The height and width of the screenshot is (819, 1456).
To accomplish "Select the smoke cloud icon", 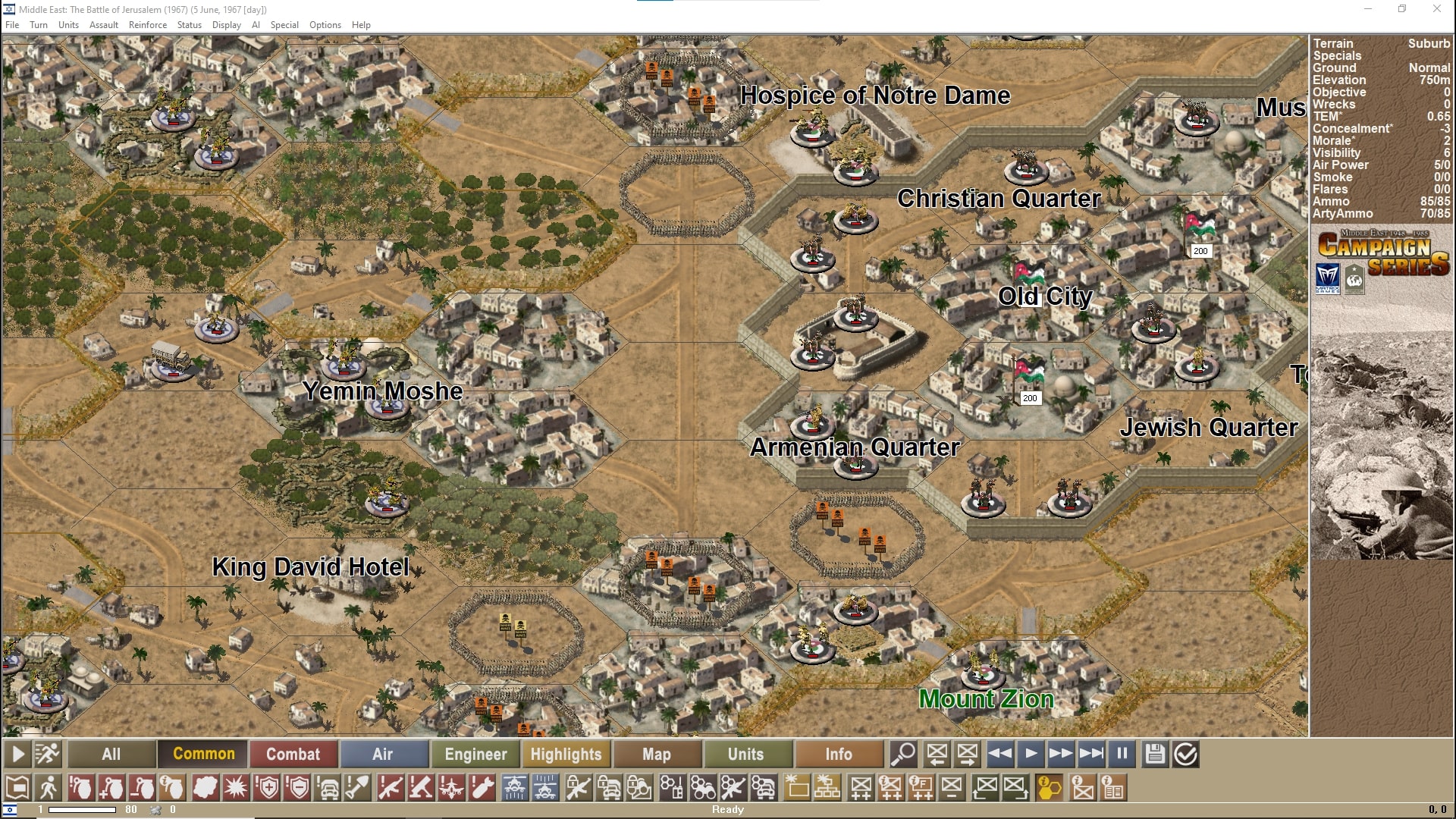I will (x=205, y=788).
